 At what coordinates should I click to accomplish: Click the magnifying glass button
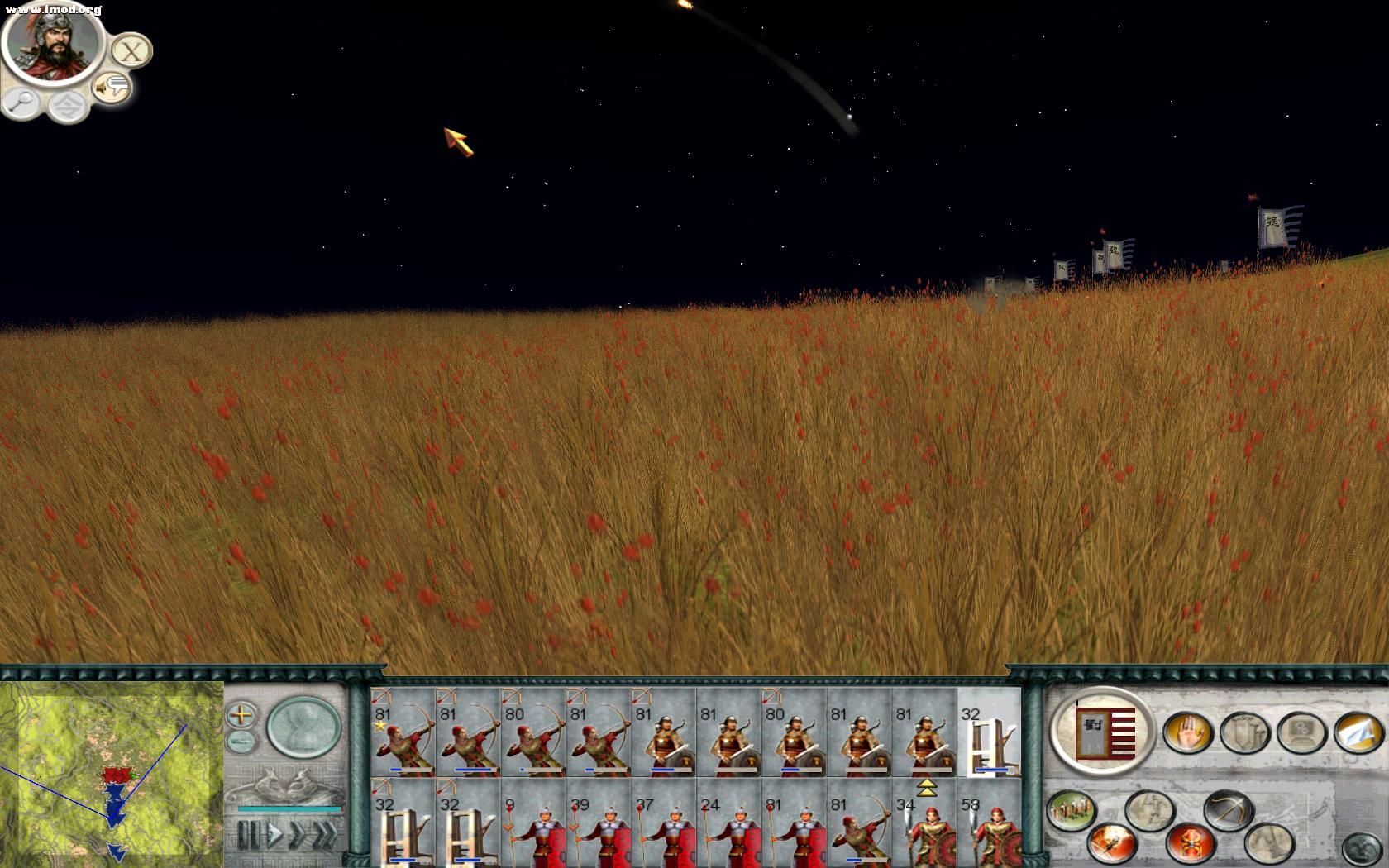click(x=21, y=103)
